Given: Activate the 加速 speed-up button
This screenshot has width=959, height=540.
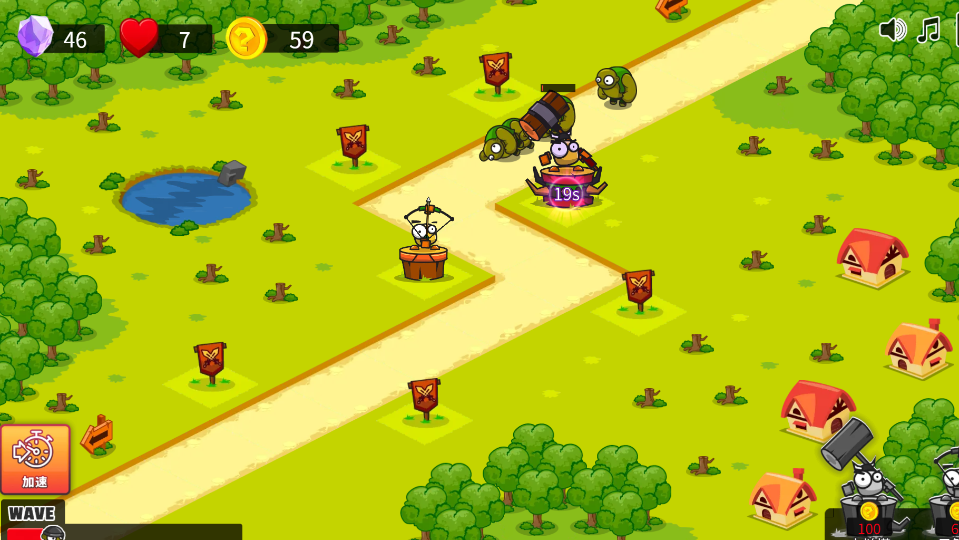Looking at the screenshot, I should point(35,458).
